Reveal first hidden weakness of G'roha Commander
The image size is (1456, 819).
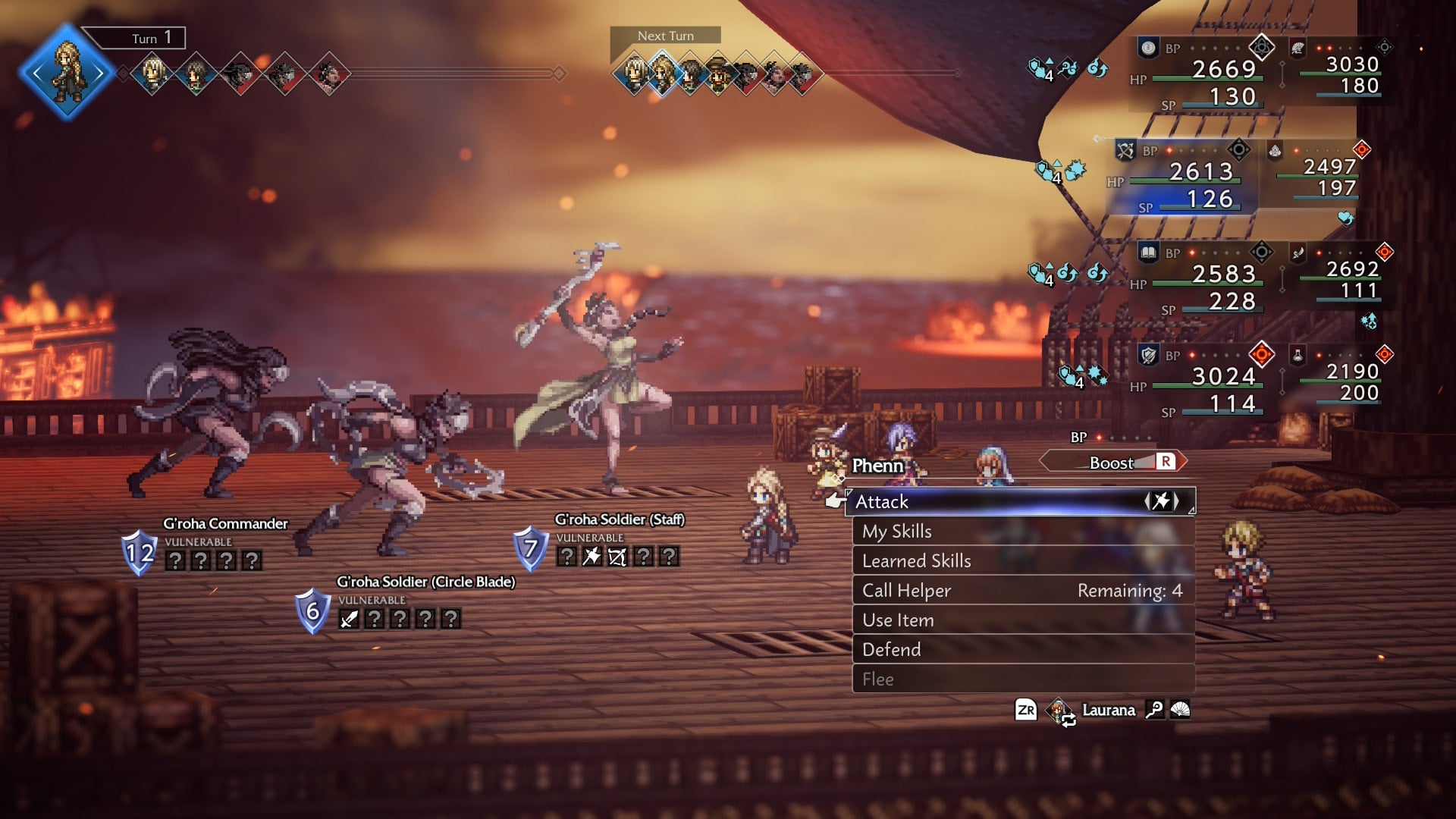tap(176, 561)
